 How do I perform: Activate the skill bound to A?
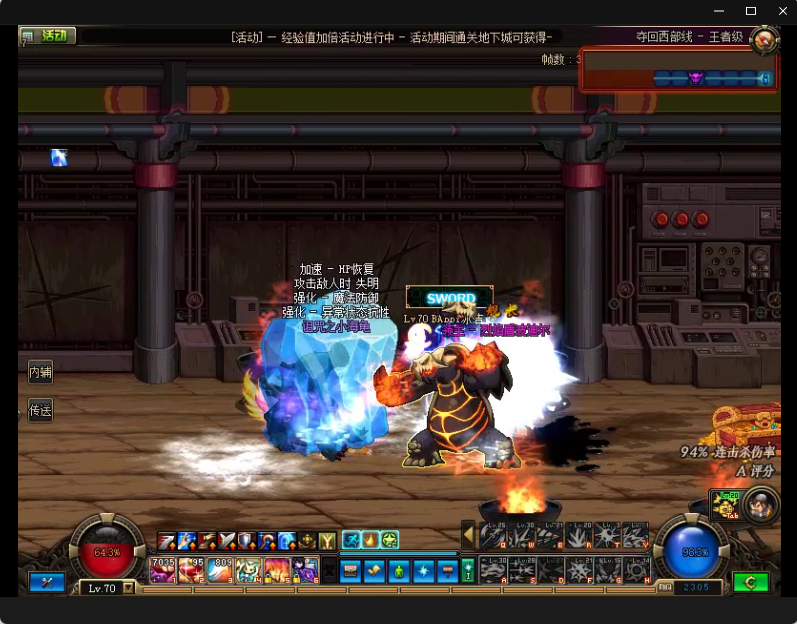[492, 569]
